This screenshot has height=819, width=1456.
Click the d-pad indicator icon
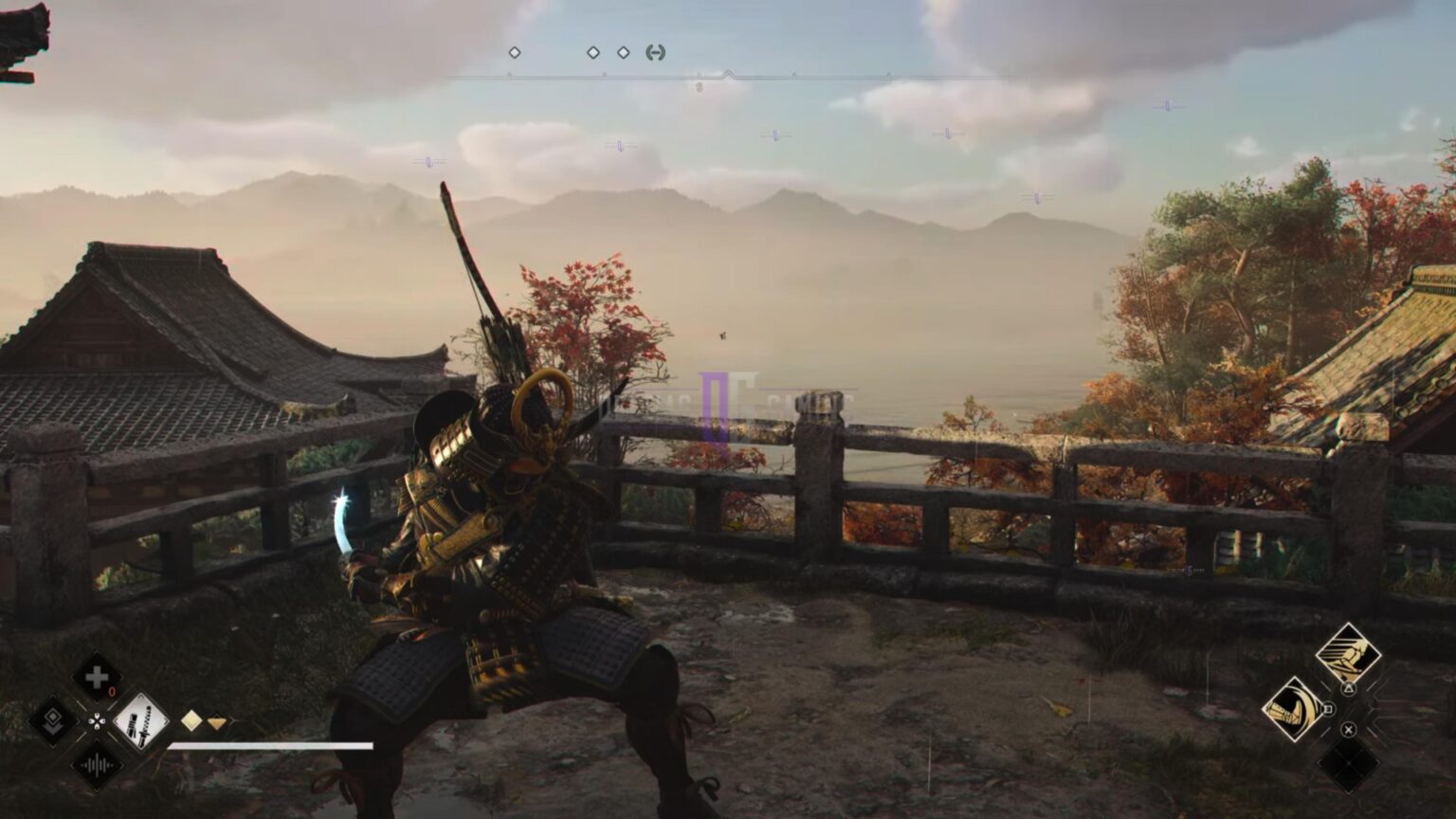point(97,720)
